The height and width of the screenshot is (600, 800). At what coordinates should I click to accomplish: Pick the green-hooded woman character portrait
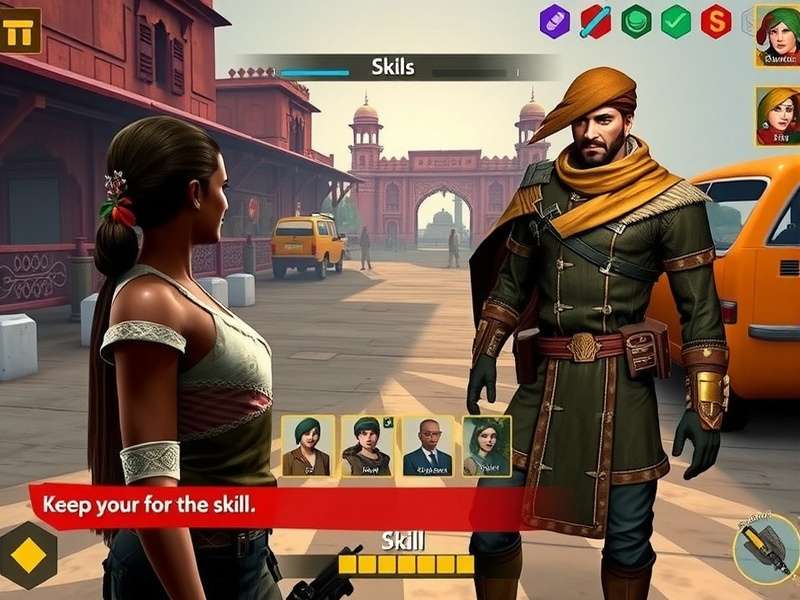point(487,446)
